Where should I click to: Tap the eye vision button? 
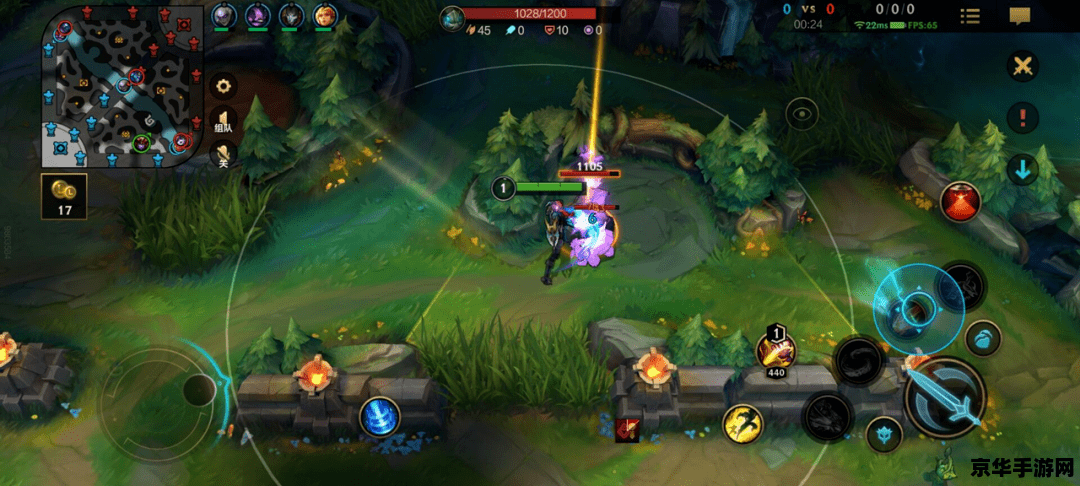click(x=802, y=115)
